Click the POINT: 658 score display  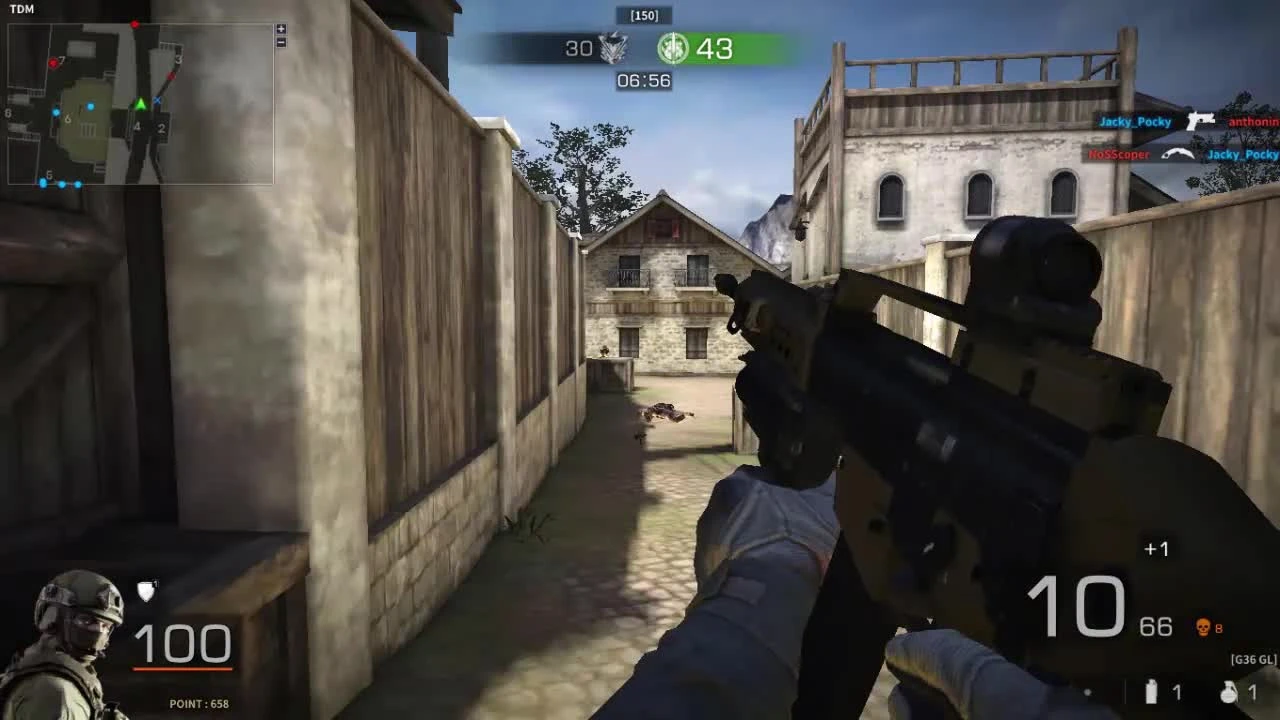196,703
